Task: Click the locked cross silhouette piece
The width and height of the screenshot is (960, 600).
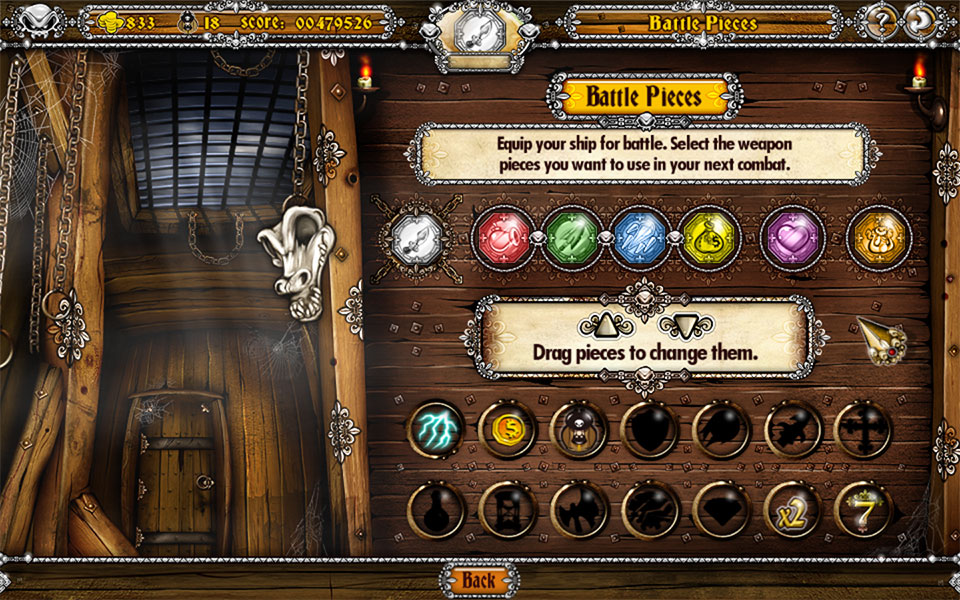Action: point(863,429)
